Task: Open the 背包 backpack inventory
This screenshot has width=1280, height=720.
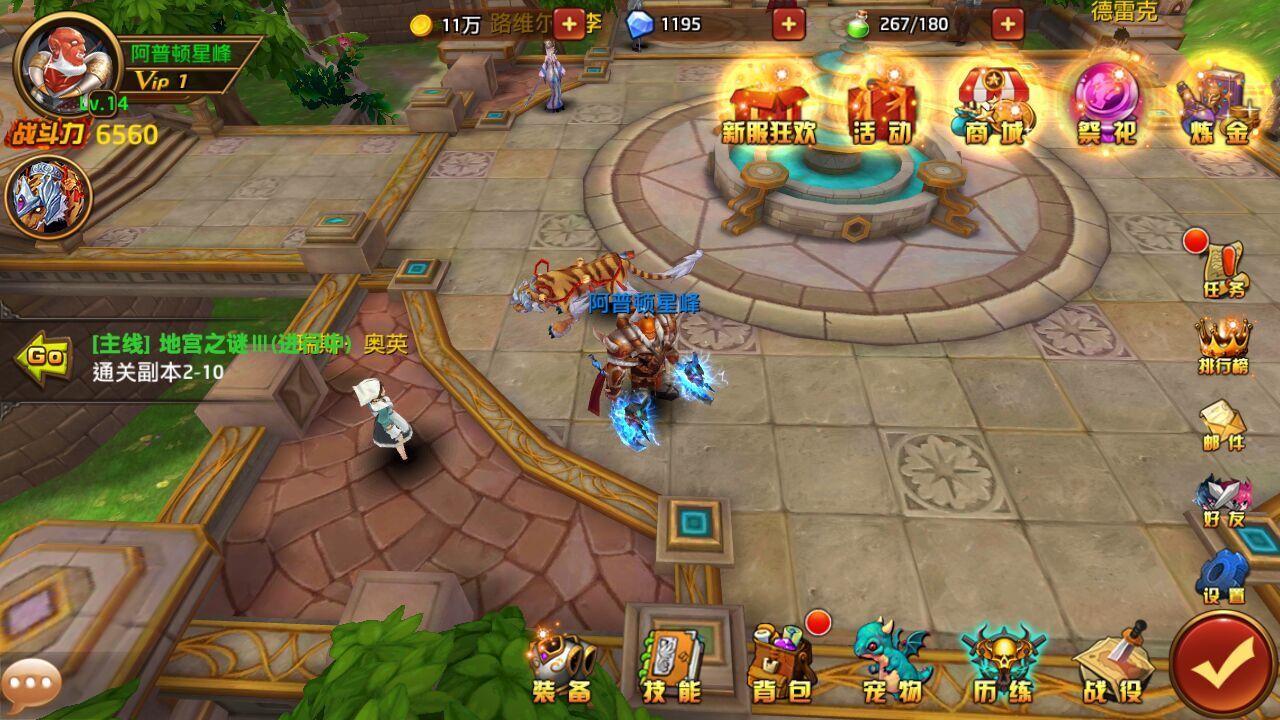Action: point(782,665)
